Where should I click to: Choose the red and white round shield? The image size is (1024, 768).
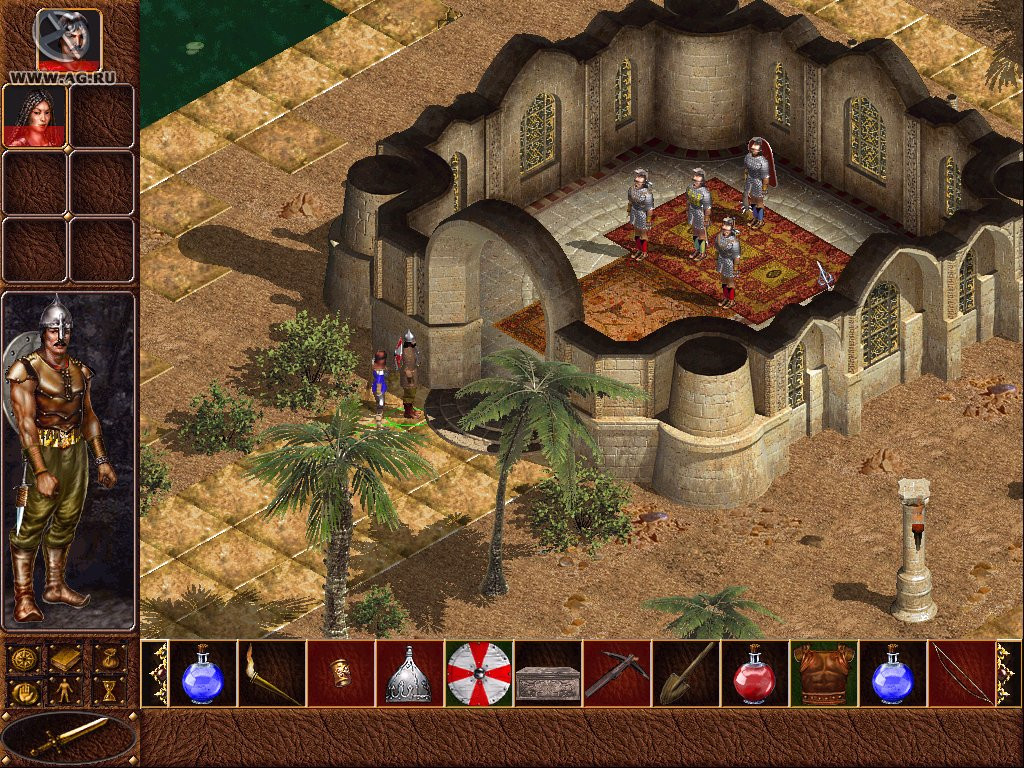[479, 674]
